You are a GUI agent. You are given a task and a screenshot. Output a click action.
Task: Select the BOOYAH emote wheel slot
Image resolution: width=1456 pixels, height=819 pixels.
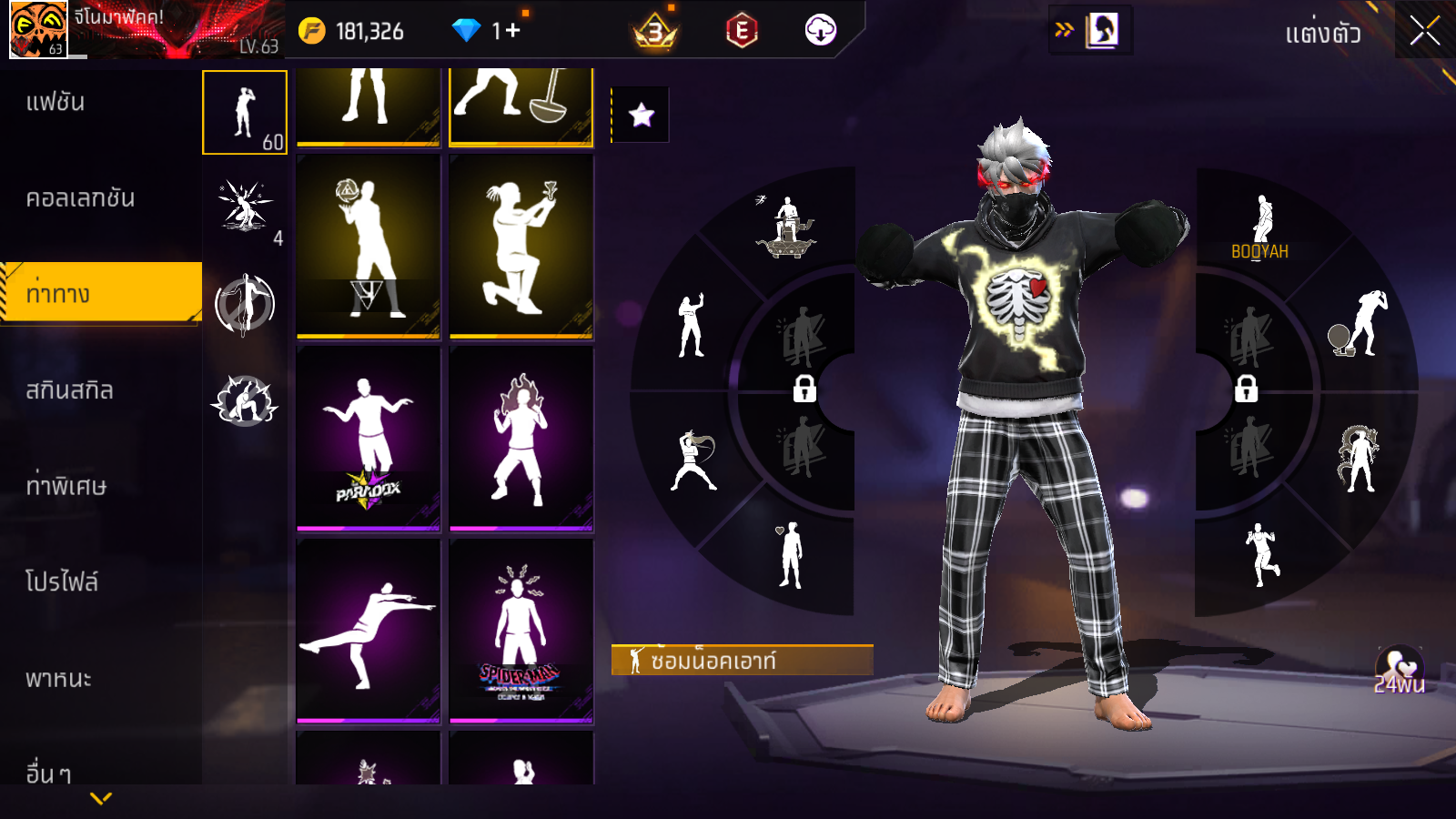tap(1260, 227)
